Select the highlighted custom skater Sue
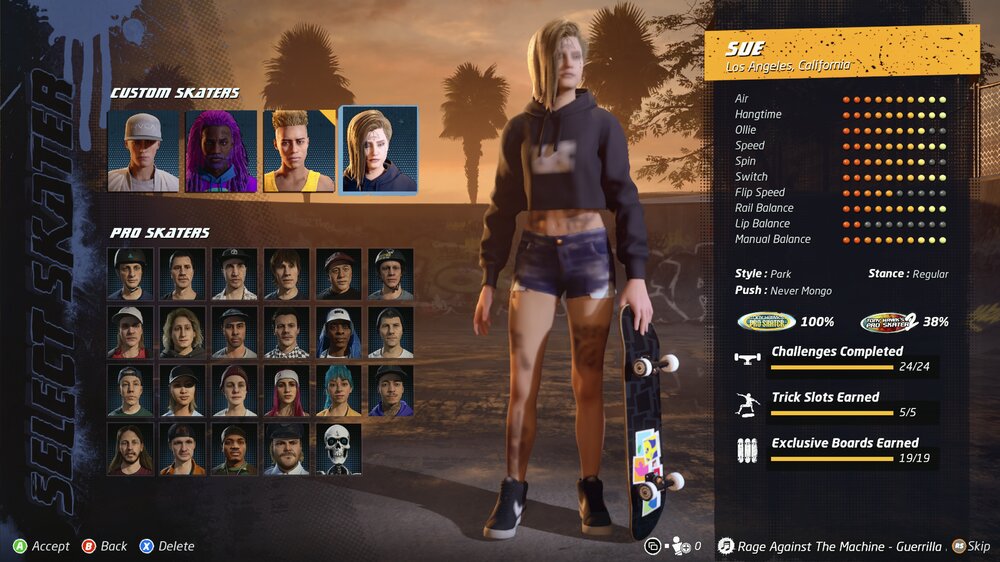 (x=378, y=151)
